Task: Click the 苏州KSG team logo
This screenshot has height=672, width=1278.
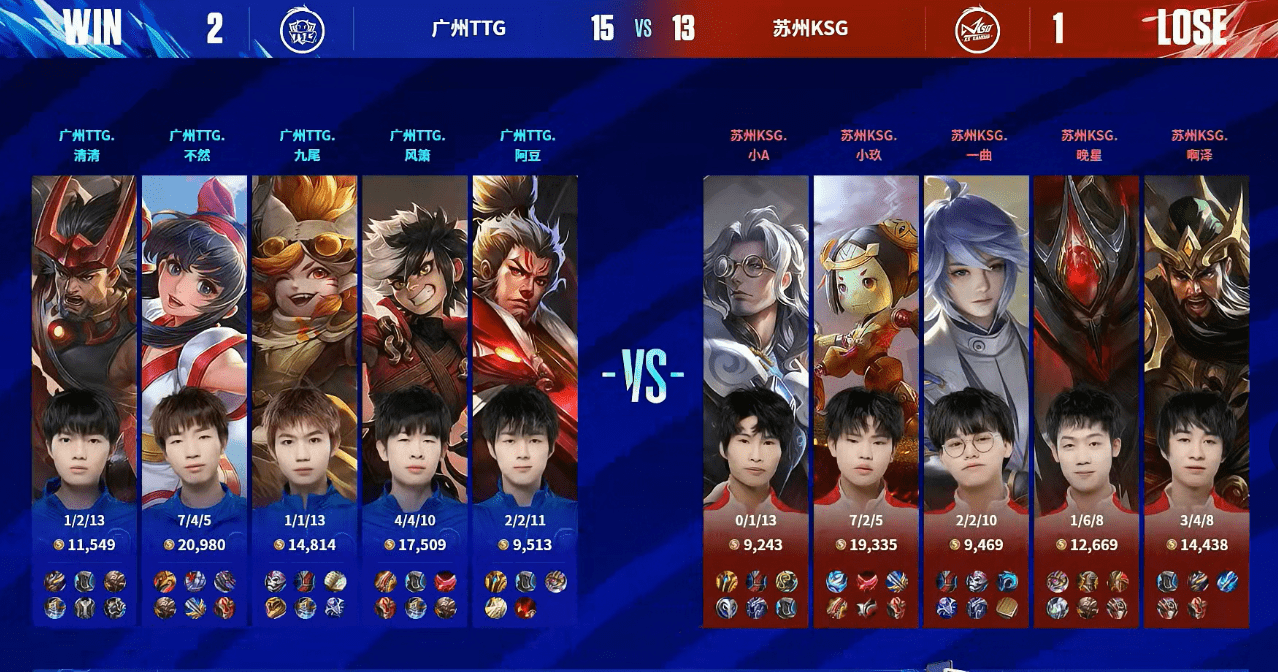Action: coord(977,29)
